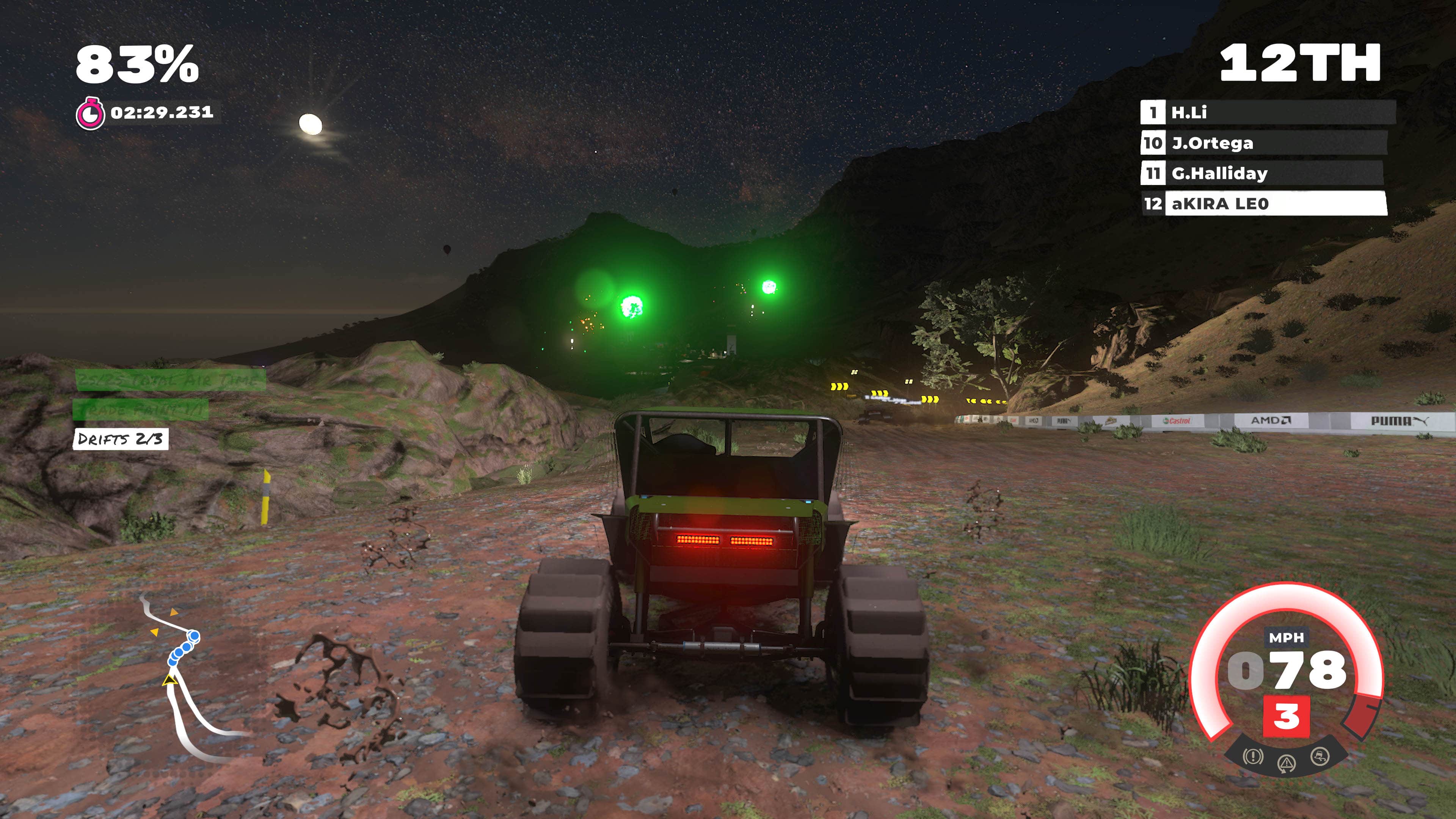Select the Total Air Time objective
Viewport: 1456px width, 819px height.
point(170,380)
